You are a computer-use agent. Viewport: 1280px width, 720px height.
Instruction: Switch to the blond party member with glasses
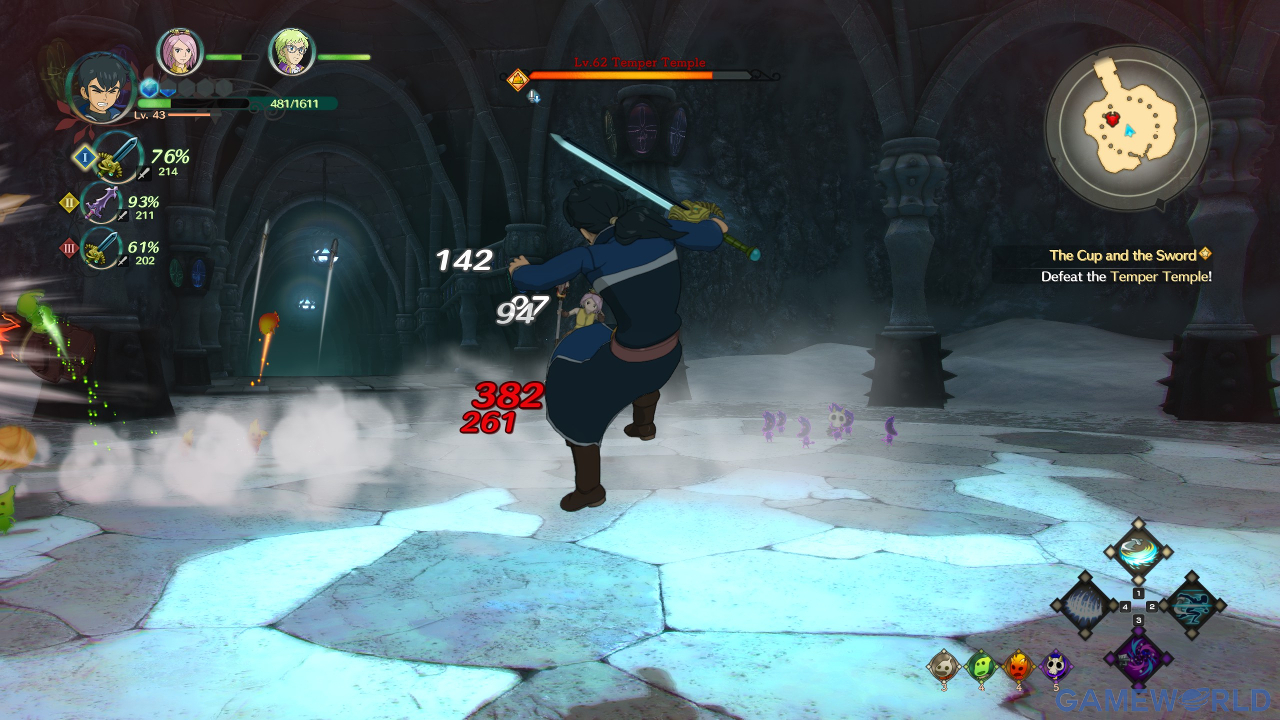tap(292, 52)
